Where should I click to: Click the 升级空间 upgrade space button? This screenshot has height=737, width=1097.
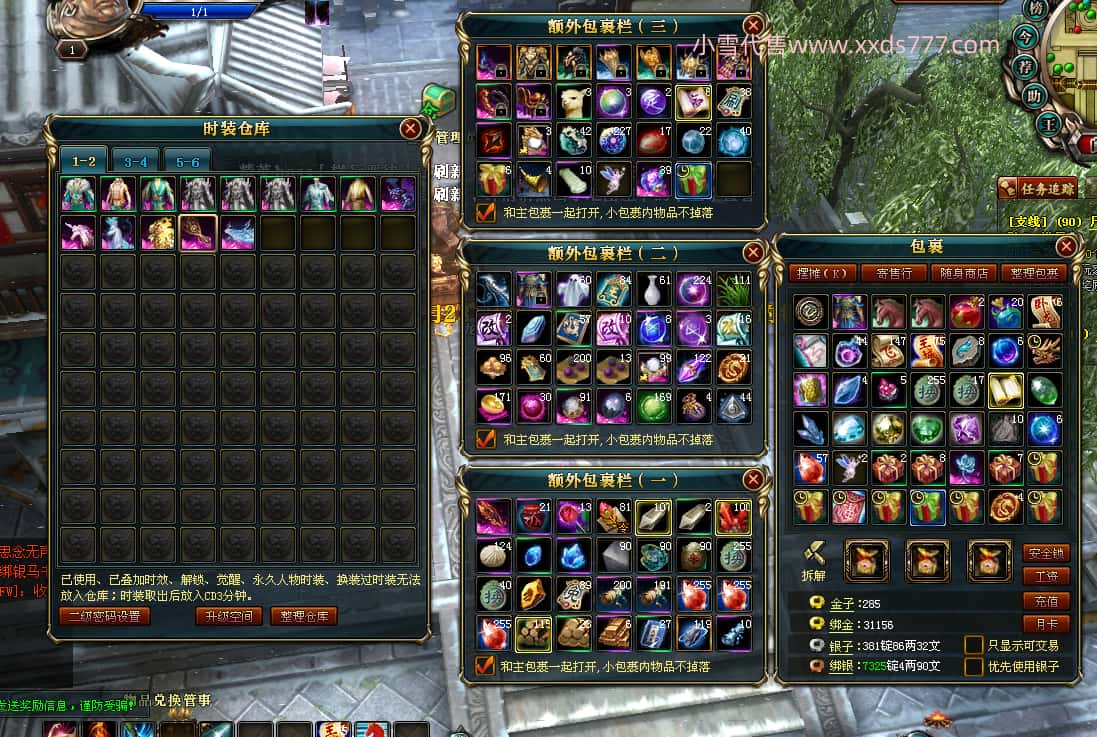pos(229,616)
